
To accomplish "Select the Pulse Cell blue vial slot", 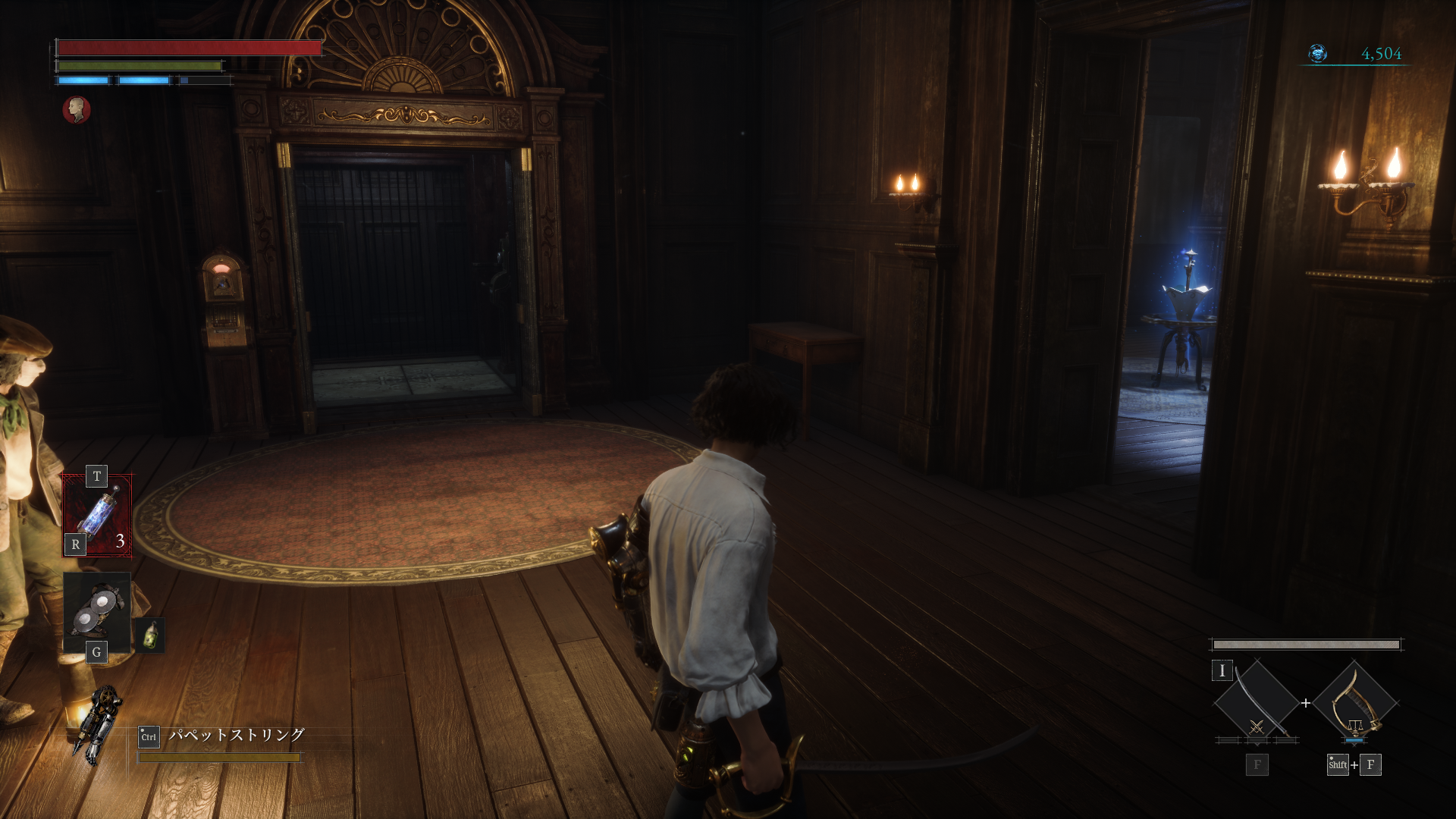I will [x=97, y=516].
